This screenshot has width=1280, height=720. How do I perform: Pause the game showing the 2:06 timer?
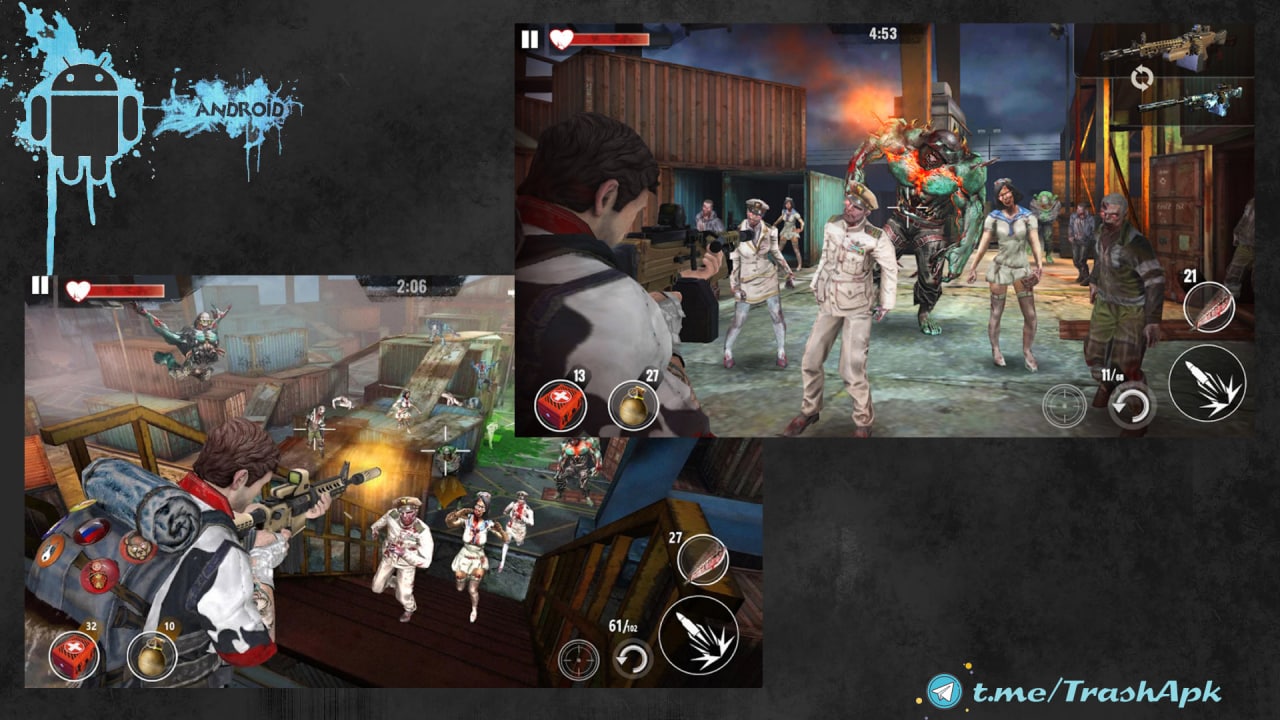(39, 287)
